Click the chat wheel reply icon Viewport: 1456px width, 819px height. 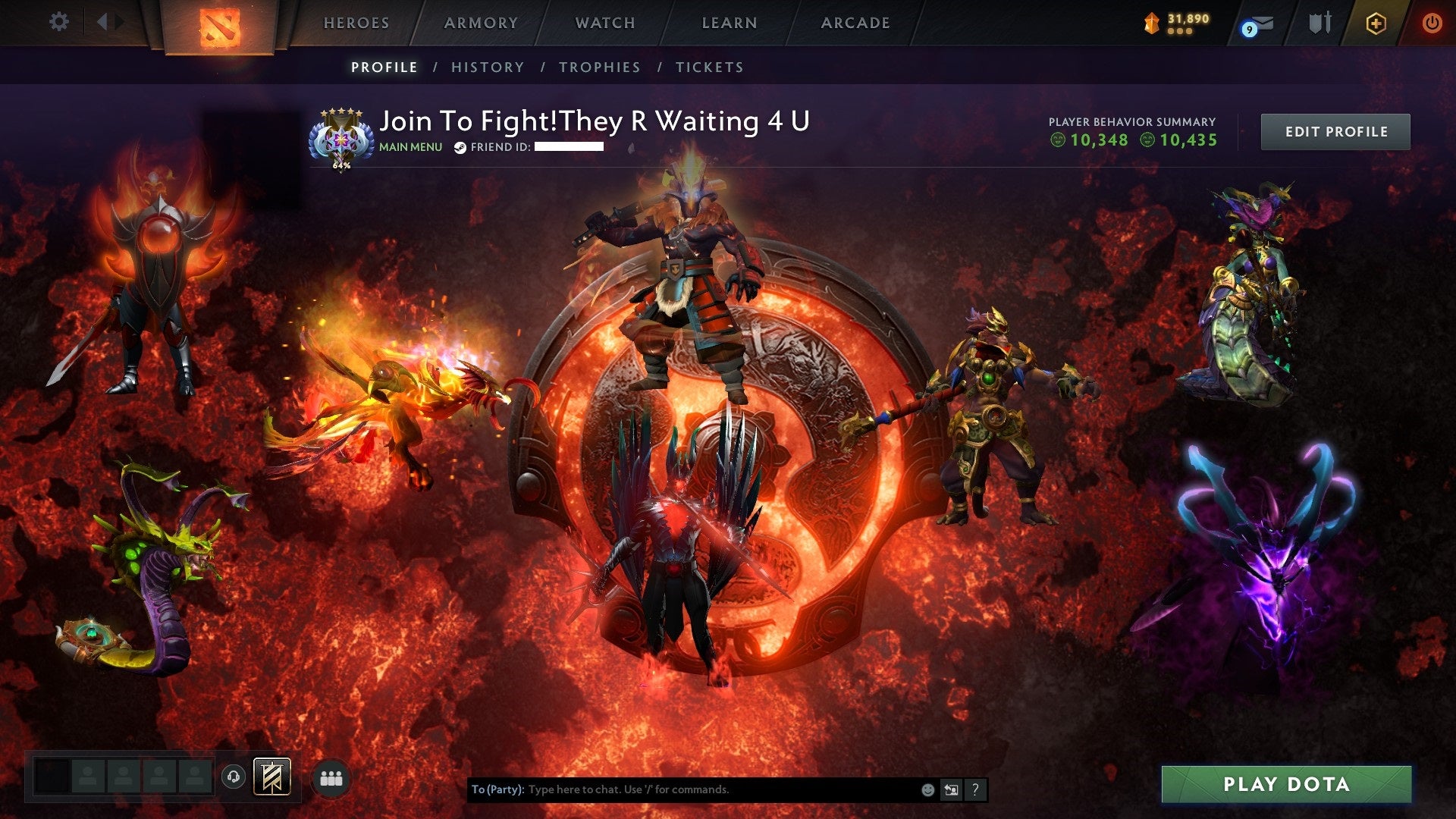(952, 790)
